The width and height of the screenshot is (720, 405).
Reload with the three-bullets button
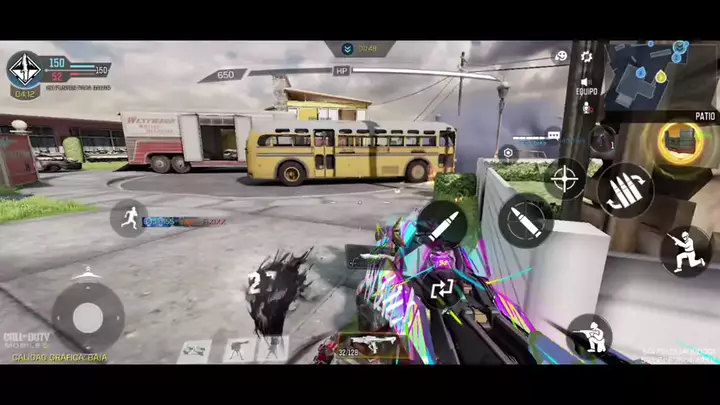[625, 189]
